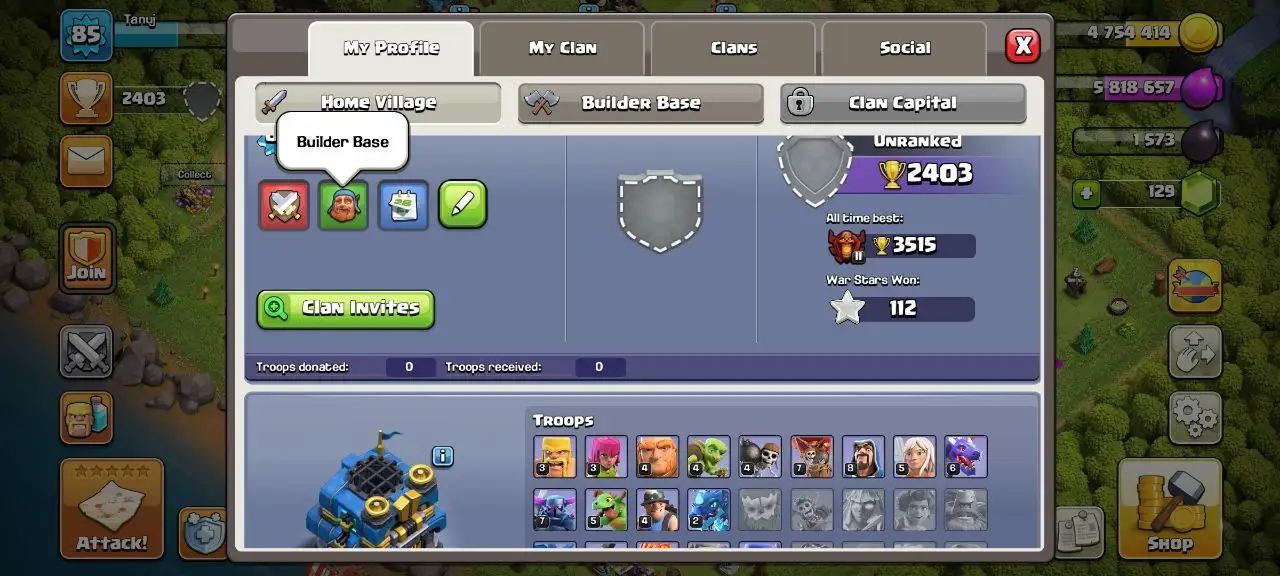Click the red crossed swords icon
Screen dimensions: 1280x576
coord(284,205)
